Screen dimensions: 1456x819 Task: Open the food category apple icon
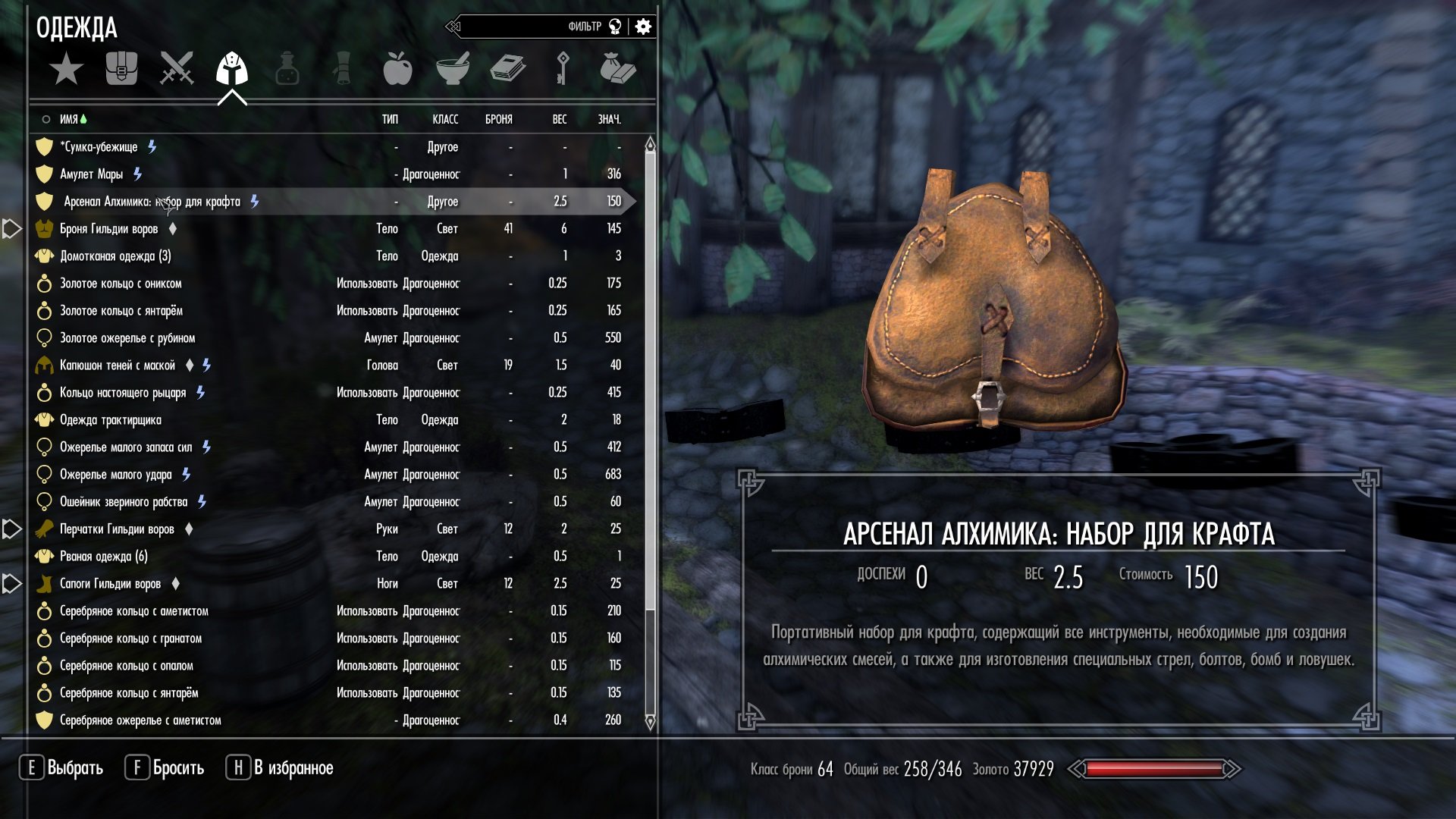point(397,68)
